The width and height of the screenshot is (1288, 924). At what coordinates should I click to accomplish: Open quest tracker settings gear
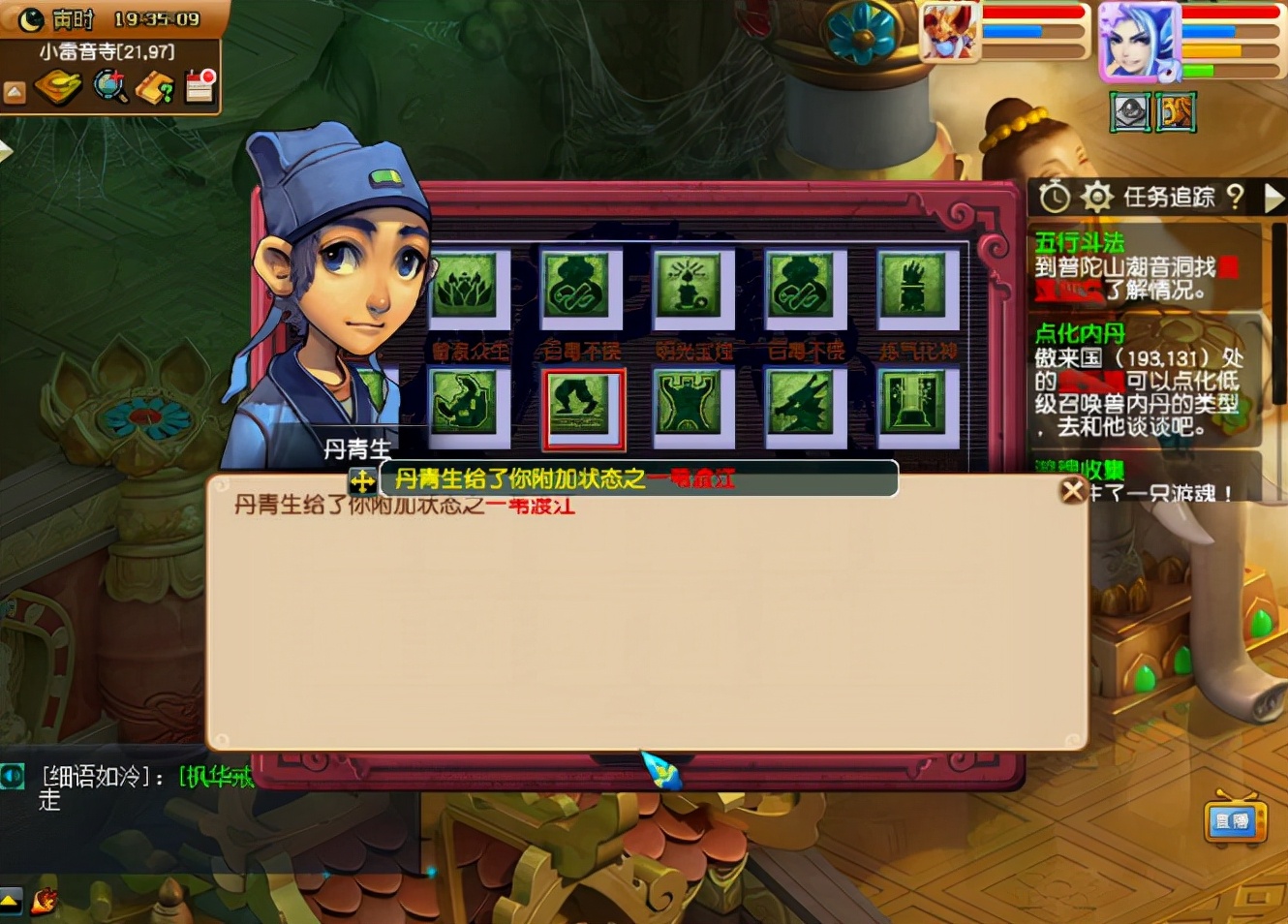click(1096, 198)
